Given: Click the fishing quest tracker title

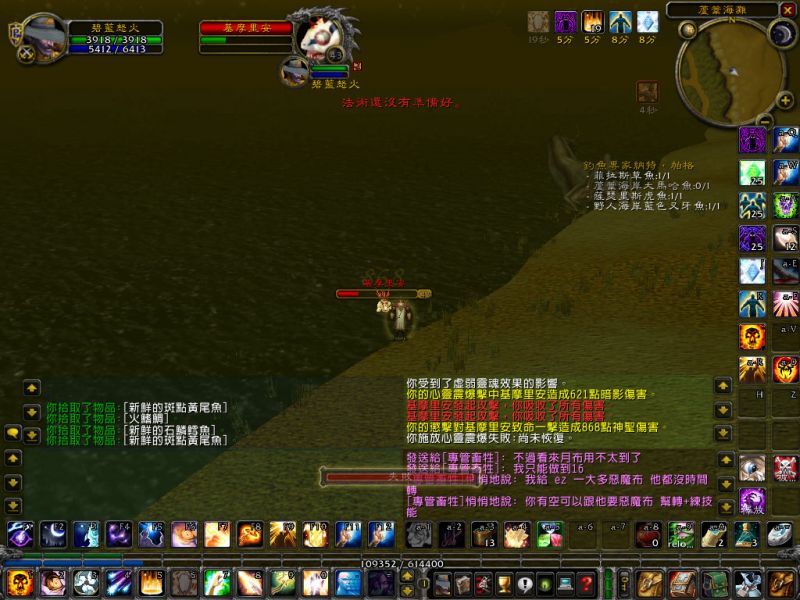Looking at the screenshot, I should (640, 165).
